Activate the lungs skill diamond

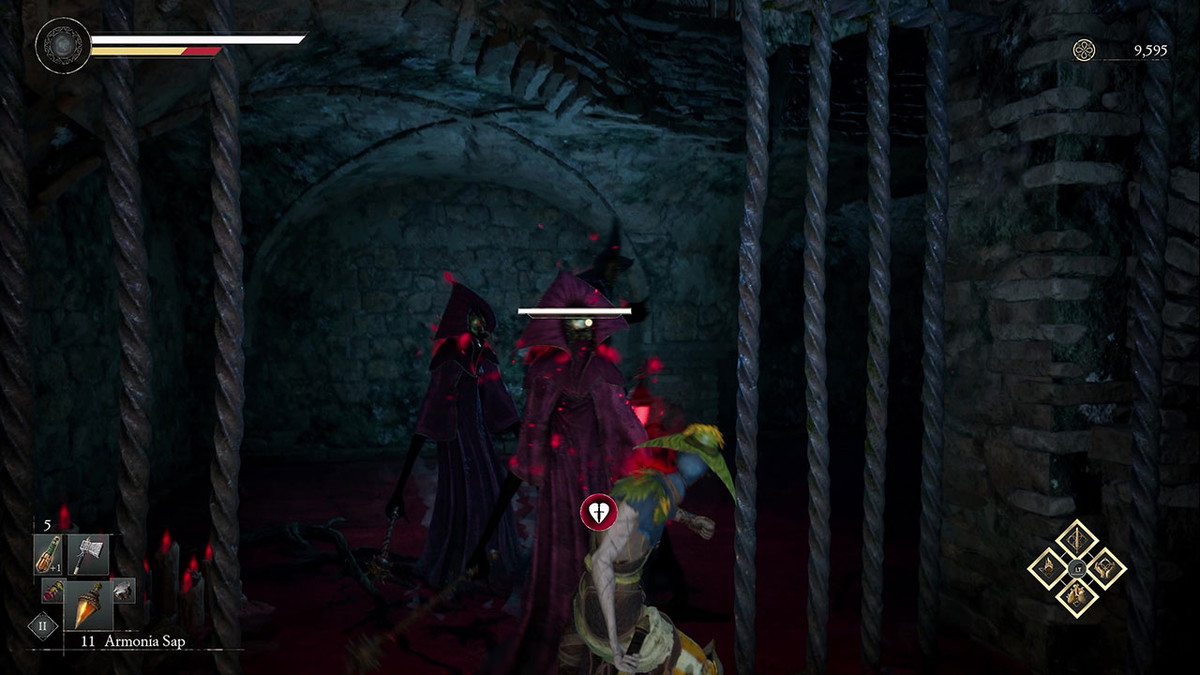1077,597
